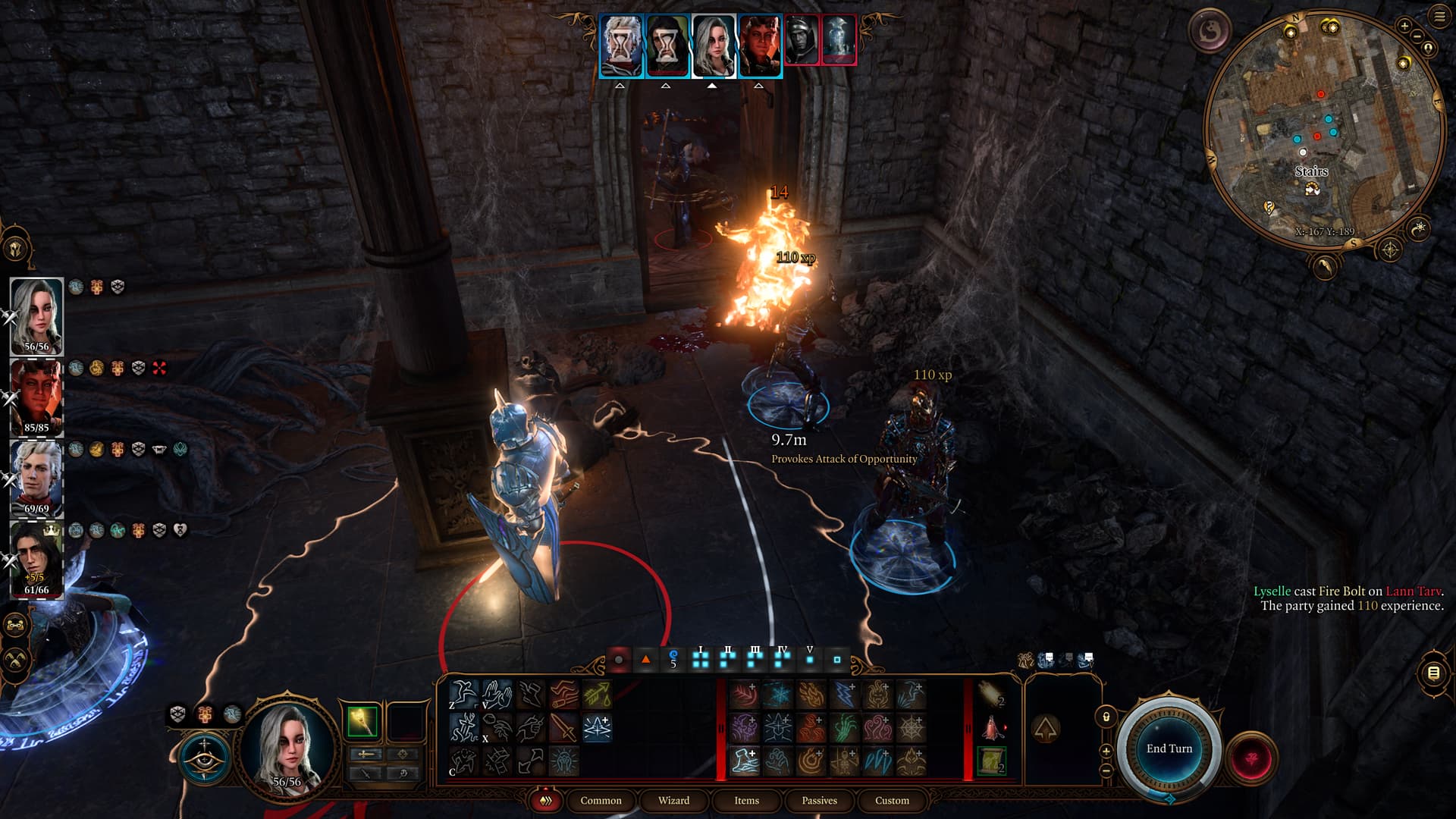Switch to the Custom hotbar tab
The image size is (1456, 819).
point(892,801)
